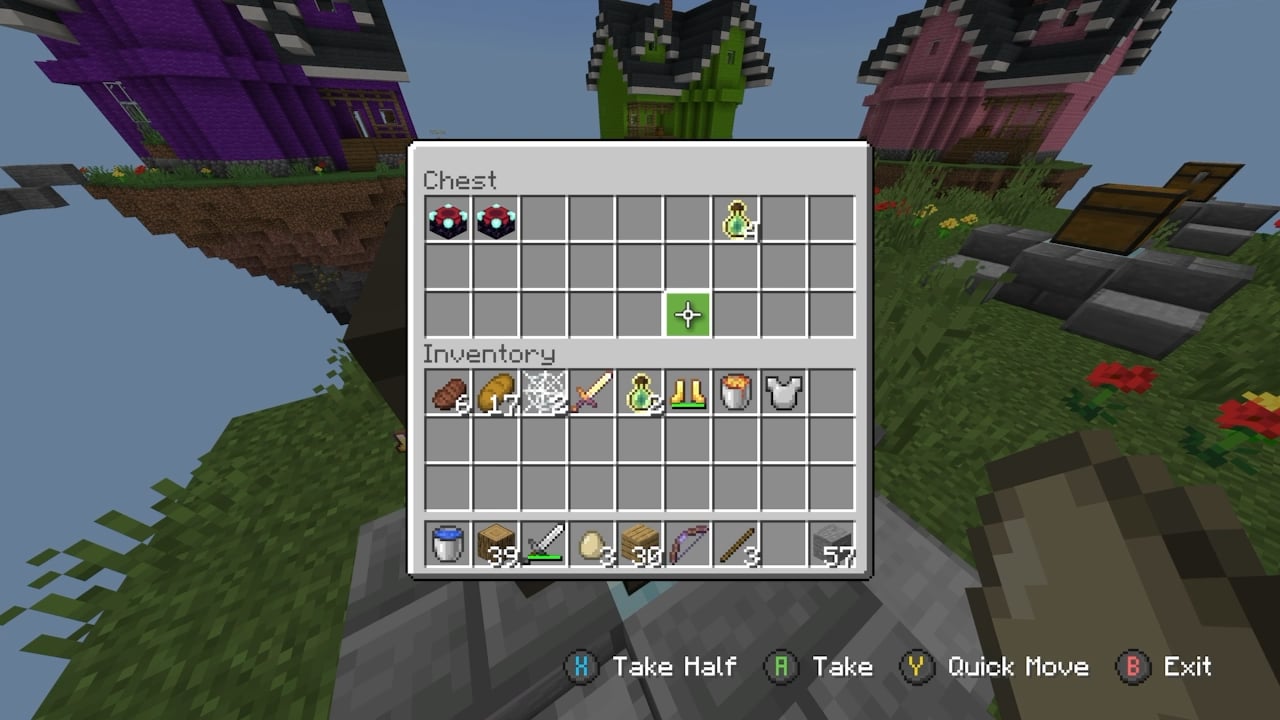Choose the potion in the inventory row
Screen dimensions: 1280x720
point(640,393)
